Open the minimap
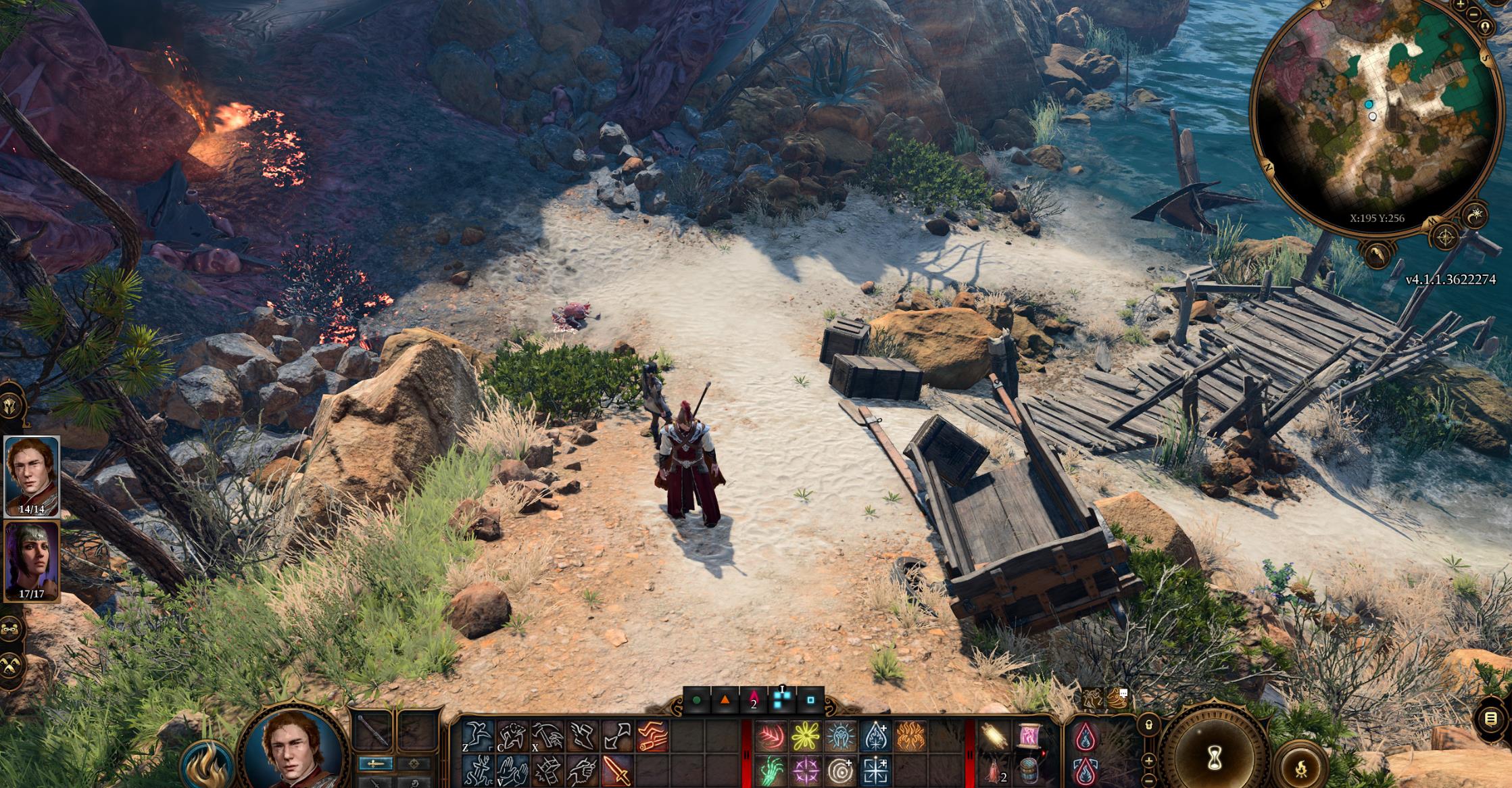Viewport: 1512px width, 788px height. tap(1372, 115)
